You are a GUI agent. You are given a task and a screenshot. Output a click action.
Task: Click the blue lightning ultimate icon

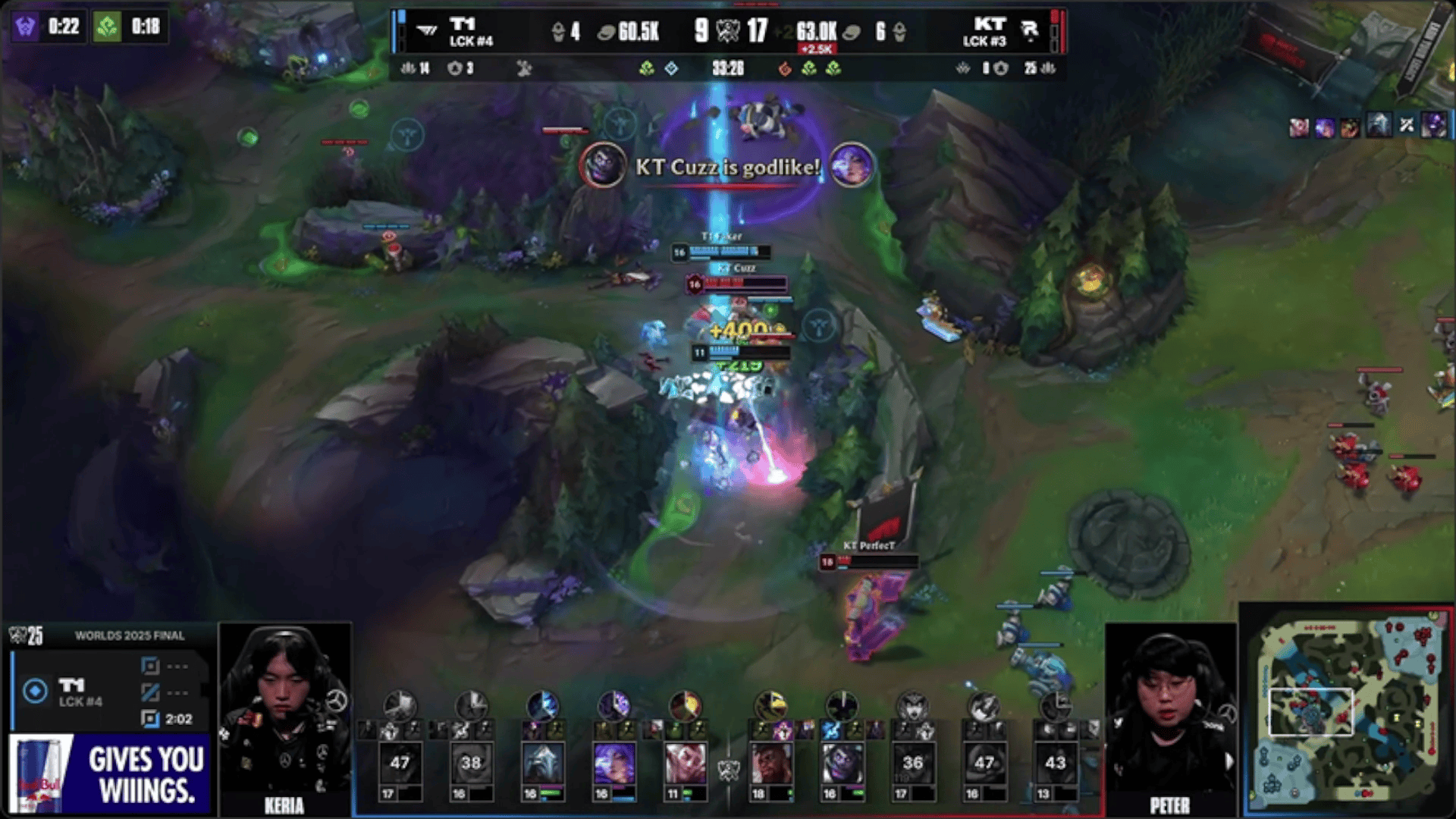coord(542,705)
